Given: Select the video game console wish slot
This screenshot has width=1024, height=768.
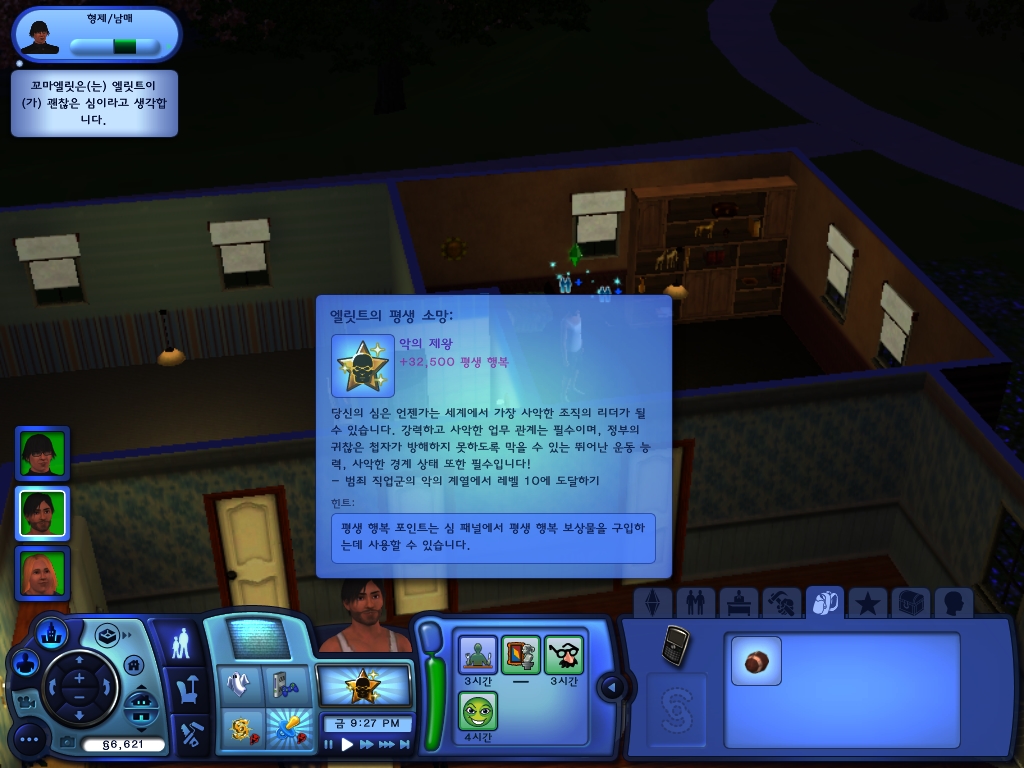Looking at the screenshot, I should [285, 685].
